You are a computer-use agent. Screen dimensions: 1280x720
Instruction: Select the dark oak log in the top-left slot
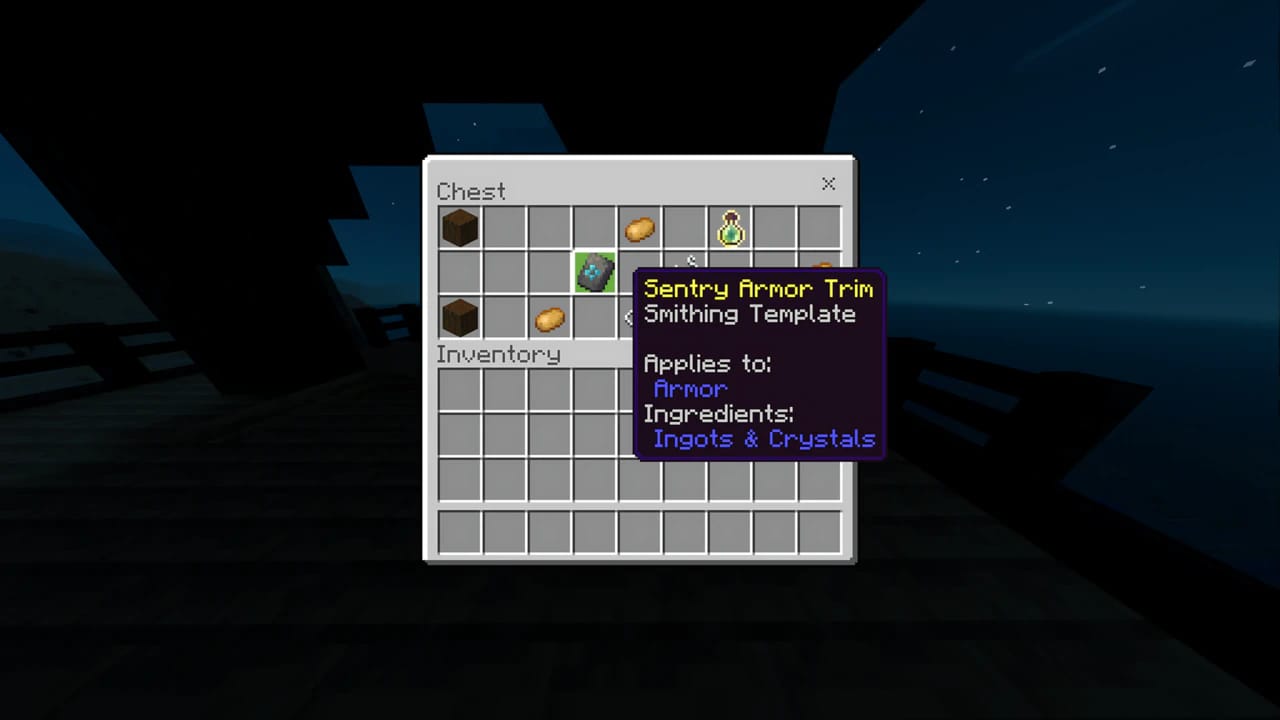click(459, 227)
